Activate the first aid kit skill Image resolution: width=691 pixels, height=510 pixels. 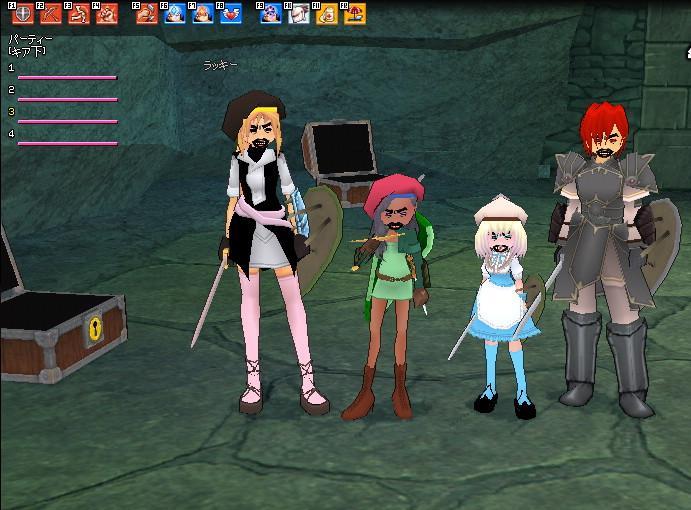click(x=326, y=14)
